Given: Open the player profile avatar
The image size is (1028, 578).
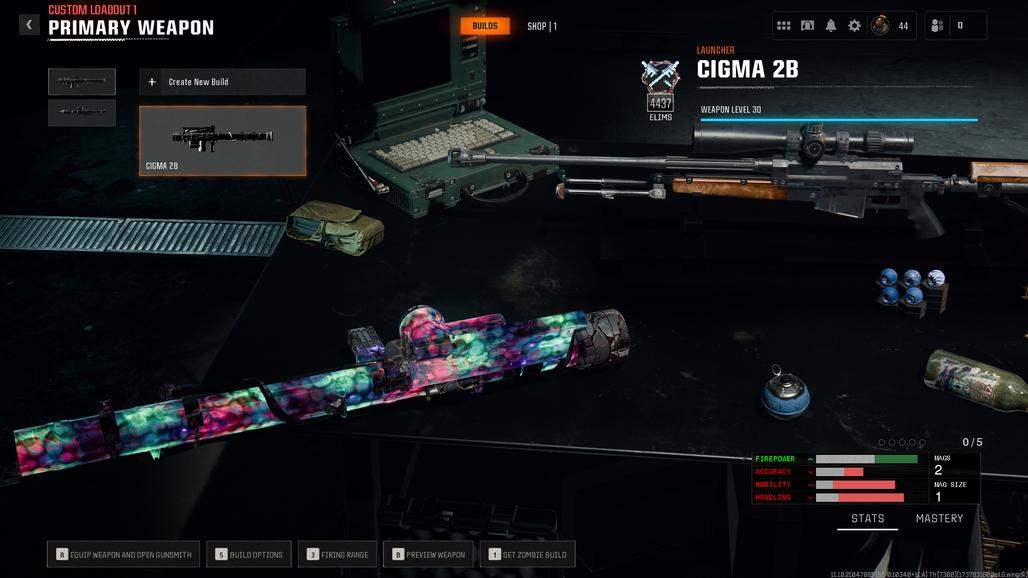Looking at the screenshot, I should pyautogui.click(x=881, y=26).
